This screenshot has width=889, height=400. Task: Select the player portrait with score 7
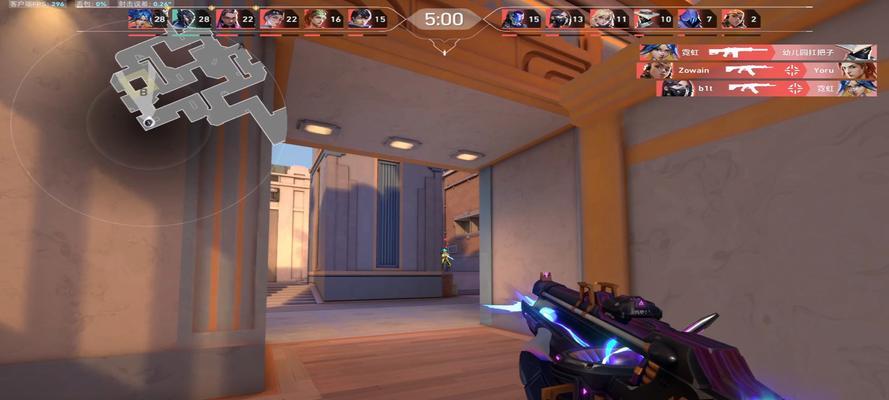(x=690, y=18)
